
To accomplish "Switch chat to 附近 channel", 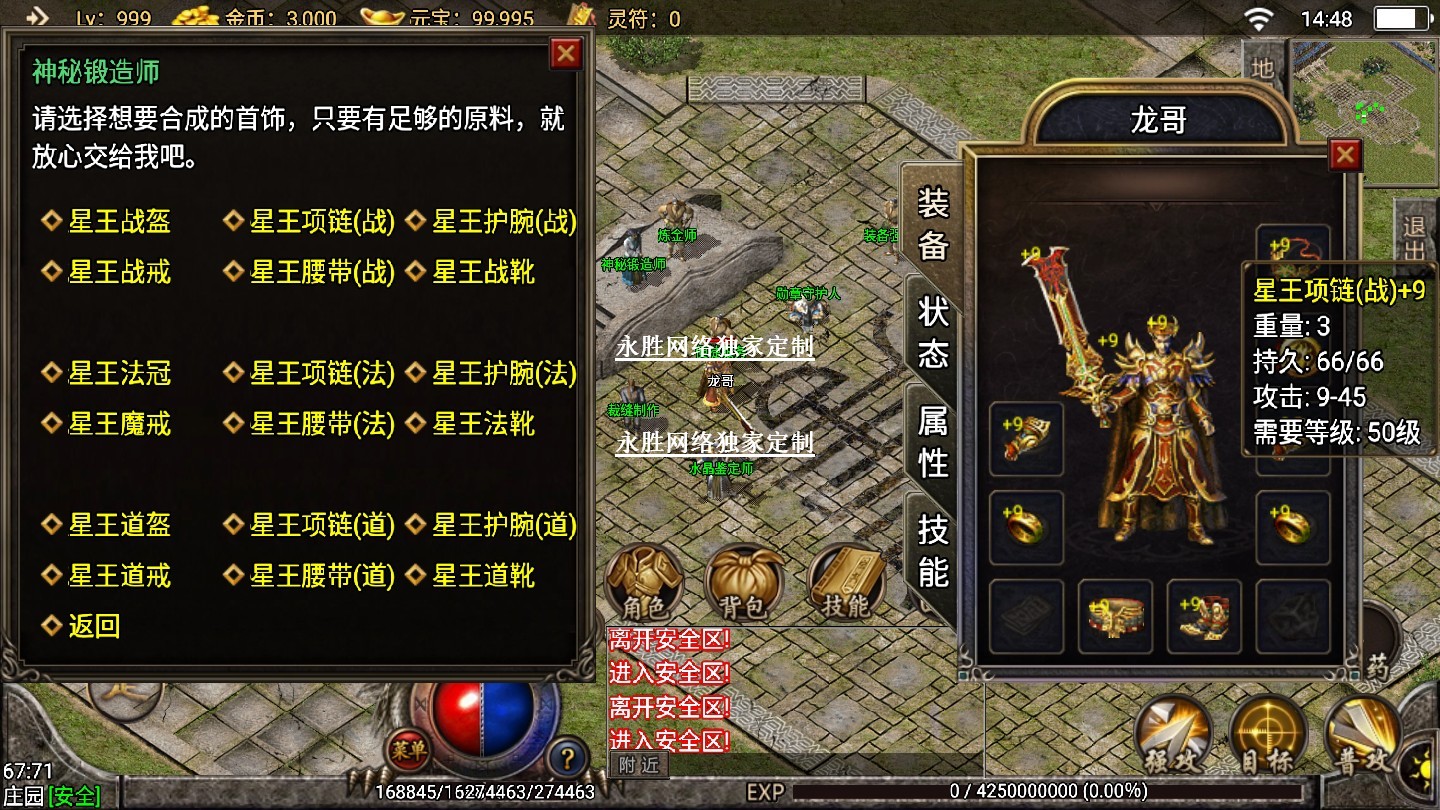I will [638, 765].
